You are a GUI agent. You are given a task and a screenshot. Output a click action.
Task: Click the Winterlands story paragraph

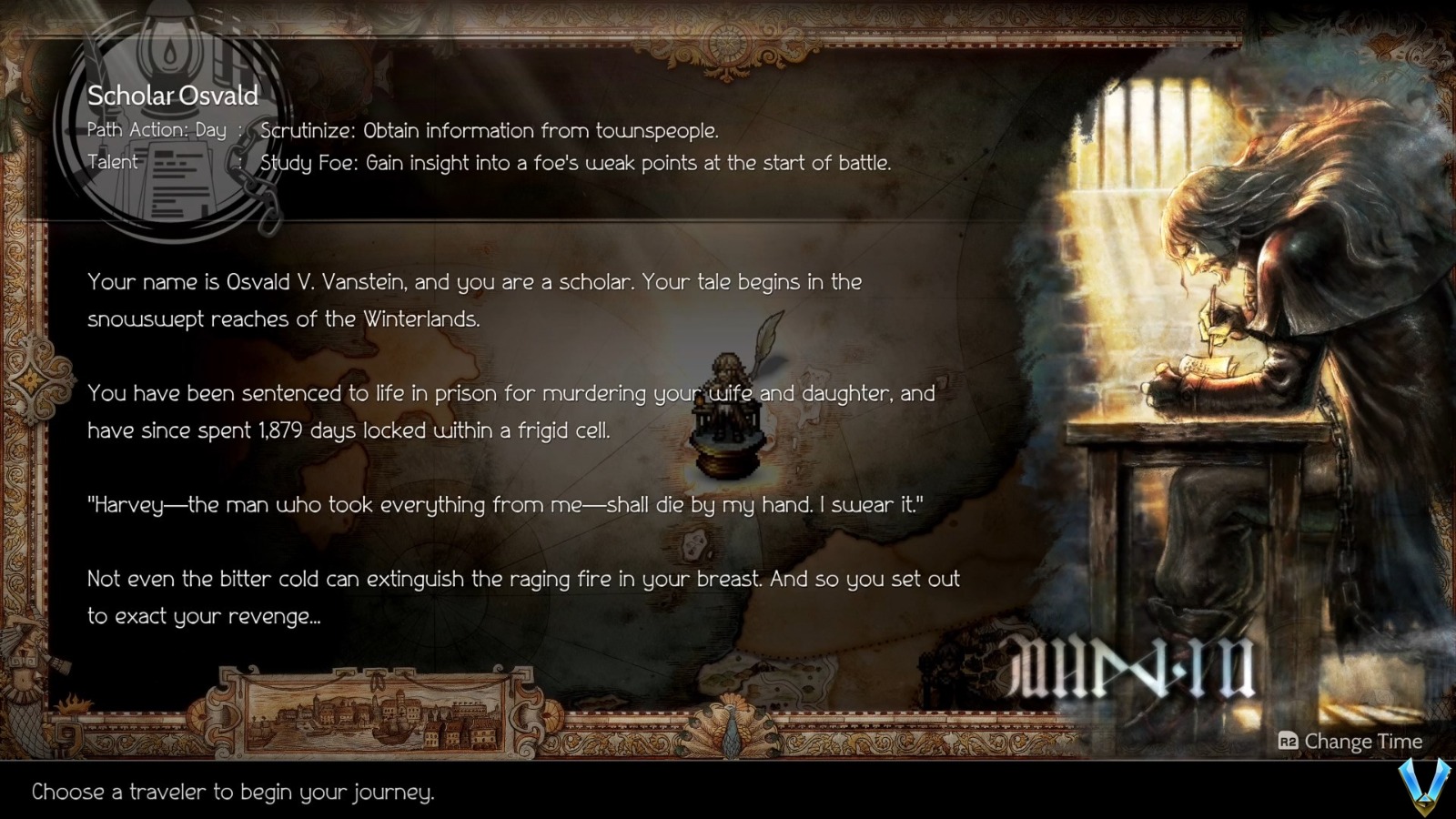point(473,300)
